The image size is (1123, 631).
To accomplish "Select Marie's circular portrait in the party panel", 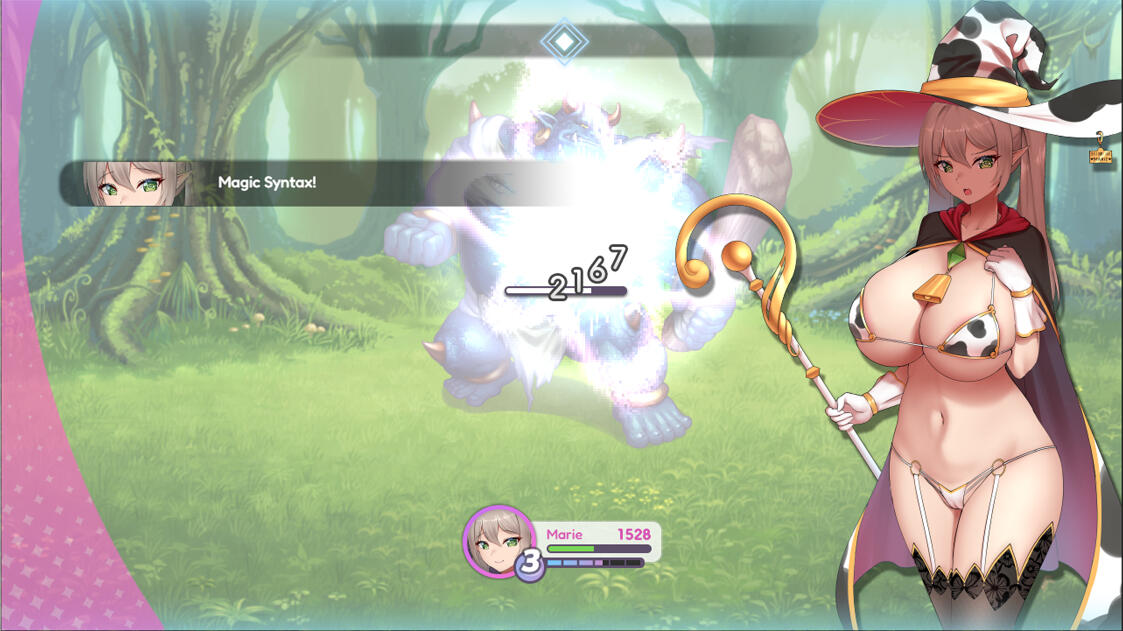I will point(497,542).
